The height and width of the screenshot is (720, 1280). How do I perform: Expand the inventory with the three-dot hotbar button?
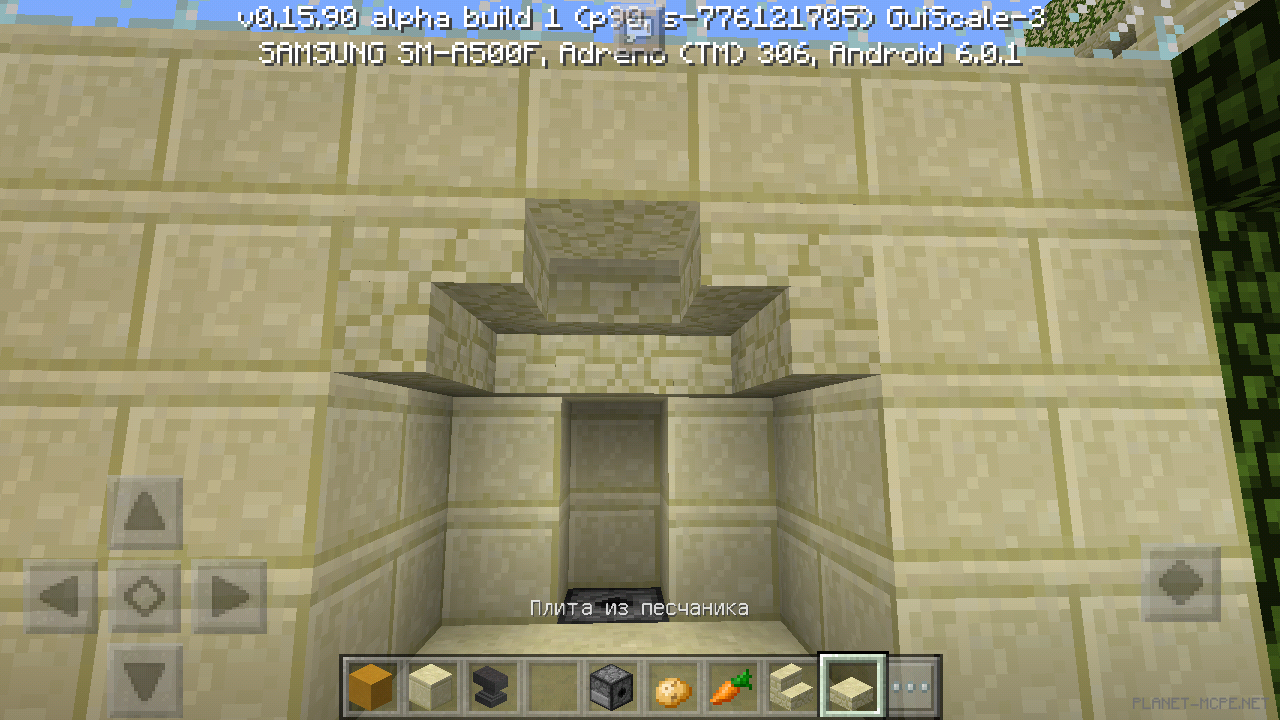tap(911, 688)
